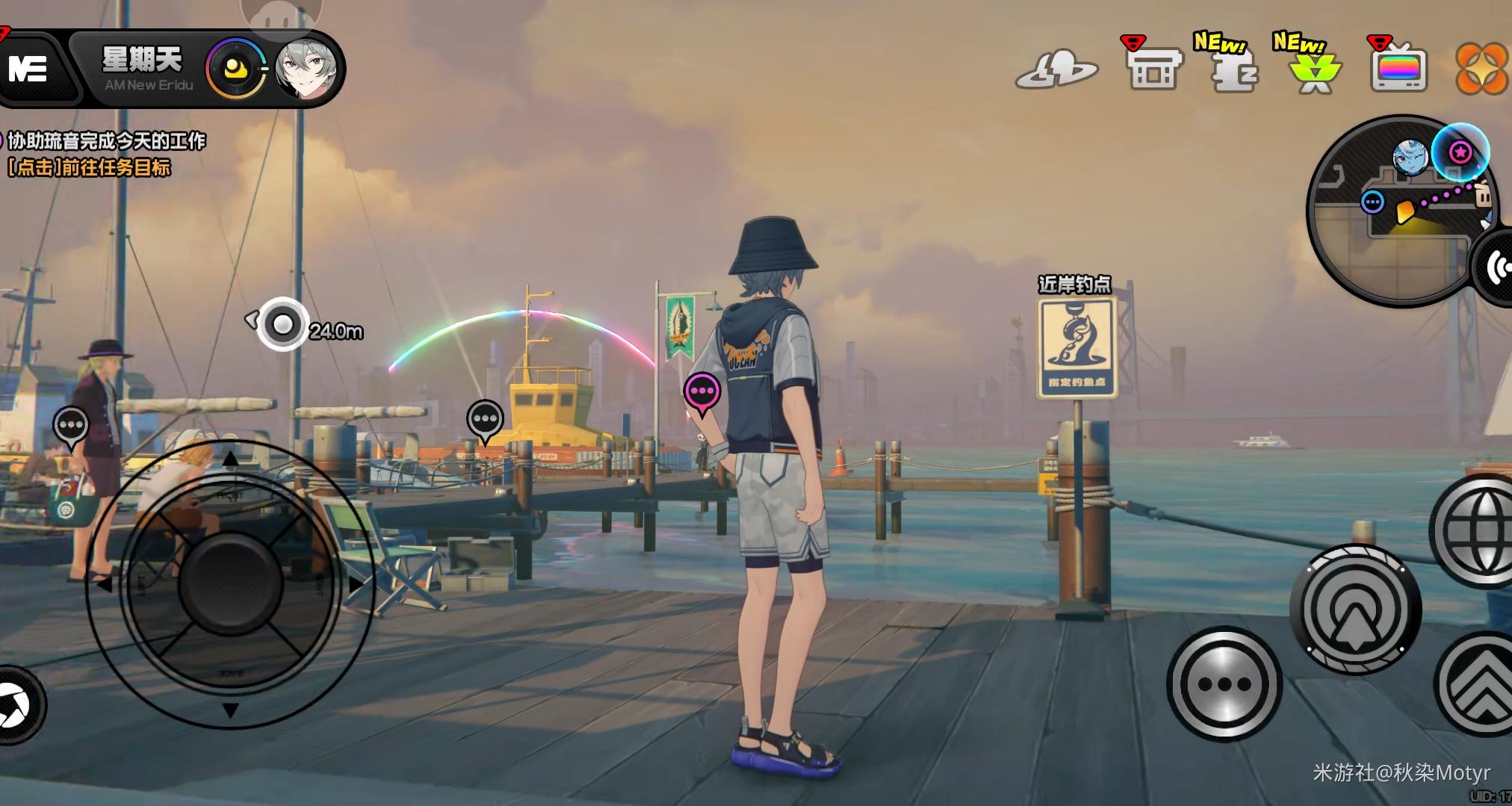The width and height of the screenshot is (1512, 806).
Task: Open the time-of-day clock dial icon
Action: [236, 70]
